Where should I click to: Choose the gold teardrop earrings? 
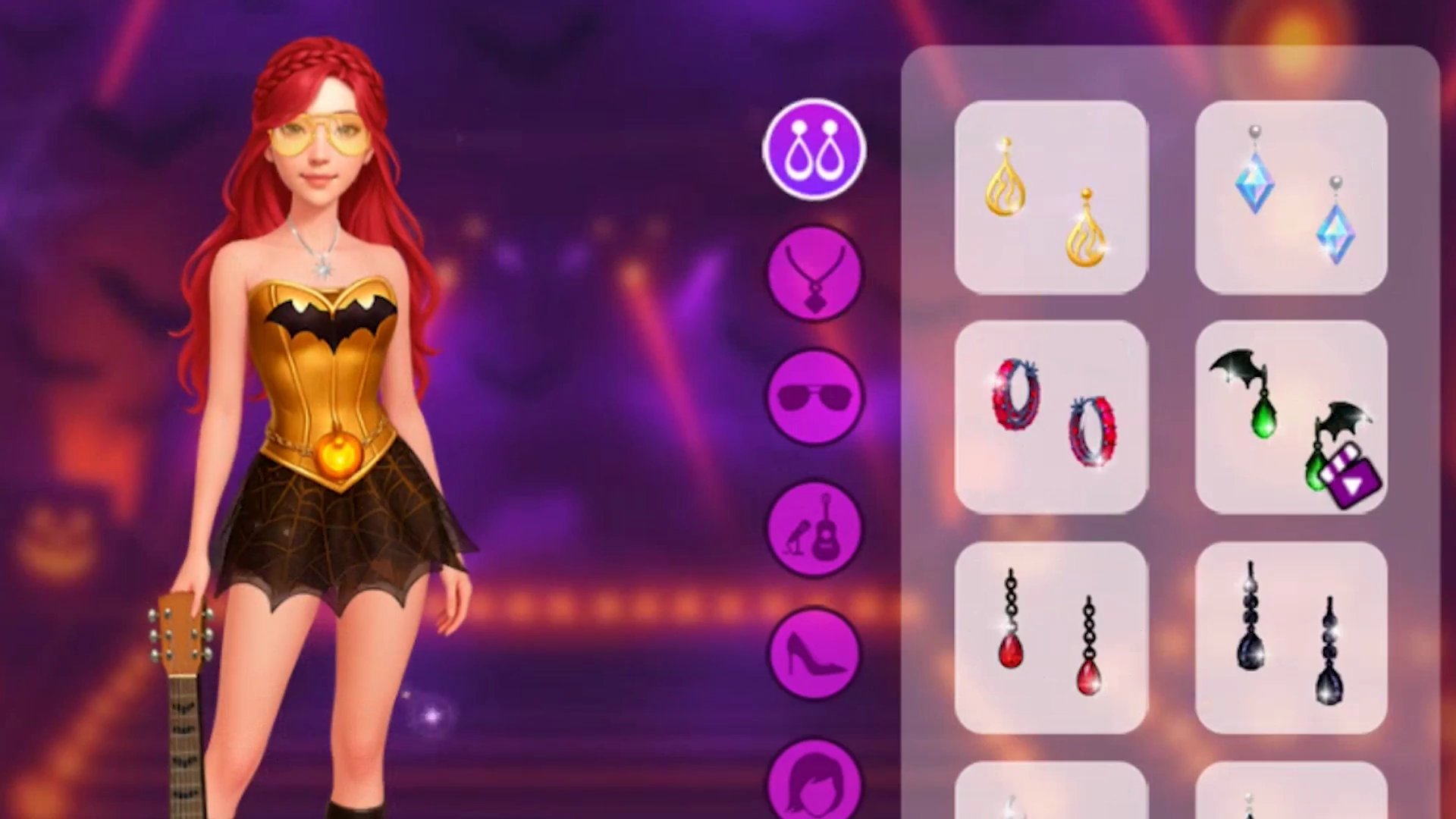click(1050, 197)
